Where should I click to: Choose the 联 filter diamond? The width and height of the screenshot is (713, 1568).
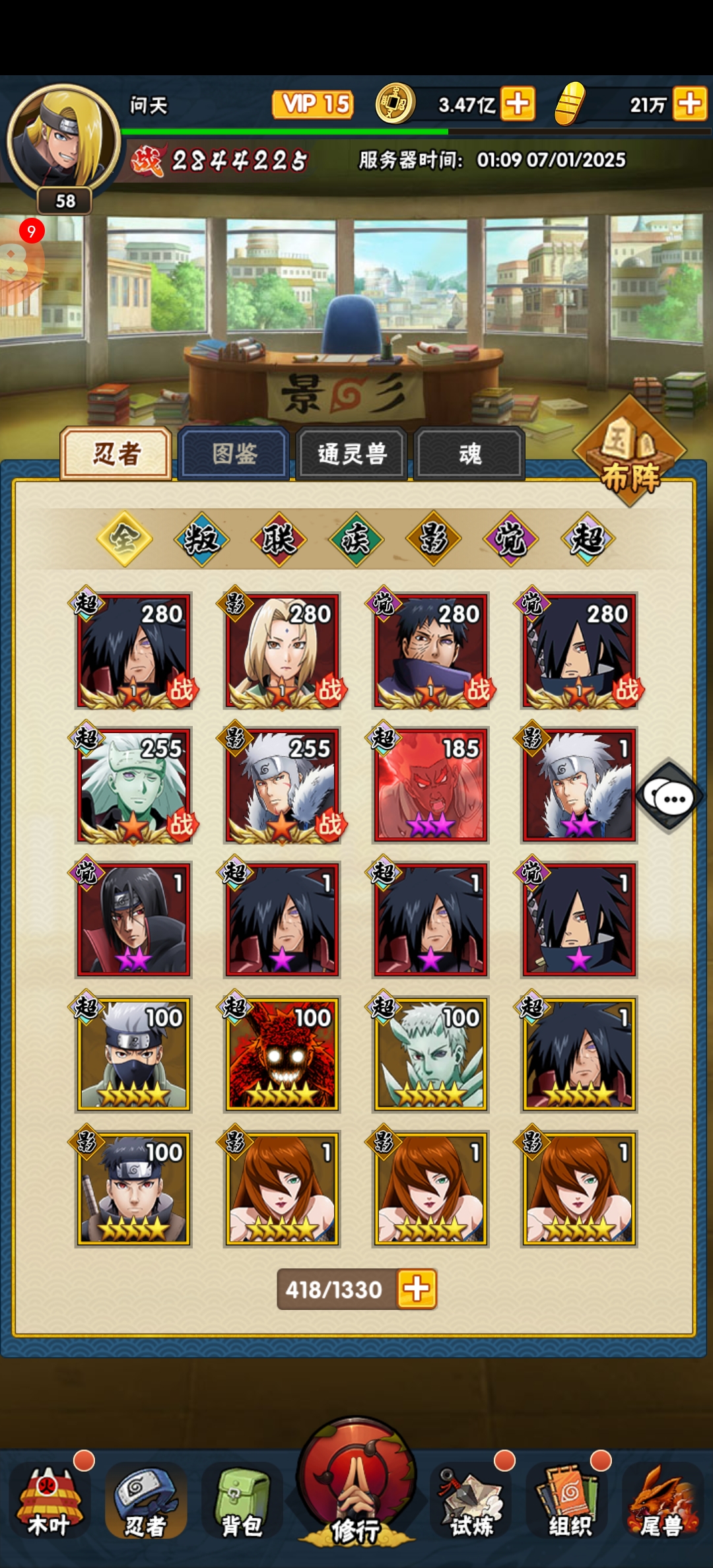coord(279,539)
